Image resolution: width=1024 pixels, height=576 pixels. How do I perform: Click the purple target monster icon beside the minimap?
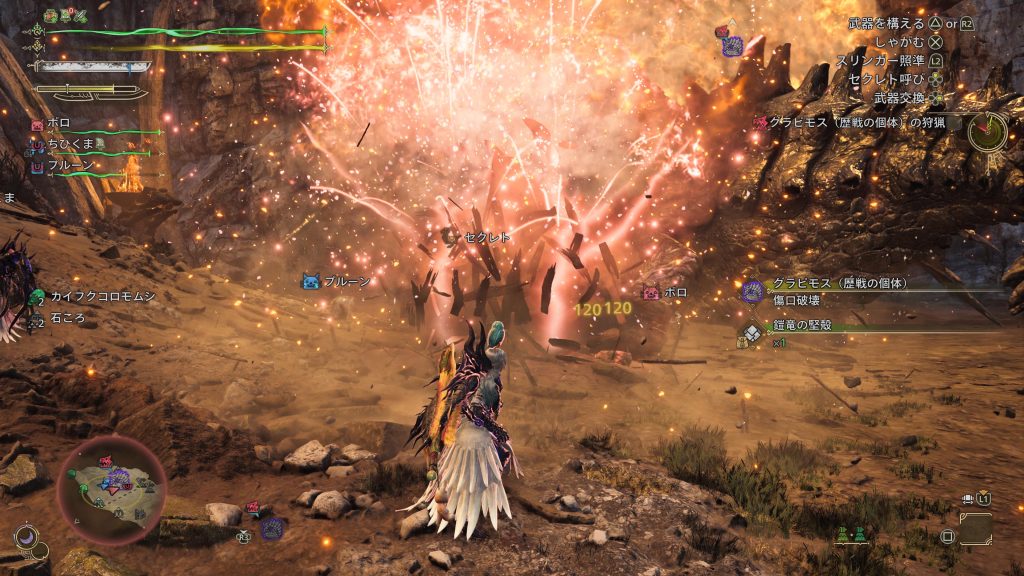(x=271, y=527)
